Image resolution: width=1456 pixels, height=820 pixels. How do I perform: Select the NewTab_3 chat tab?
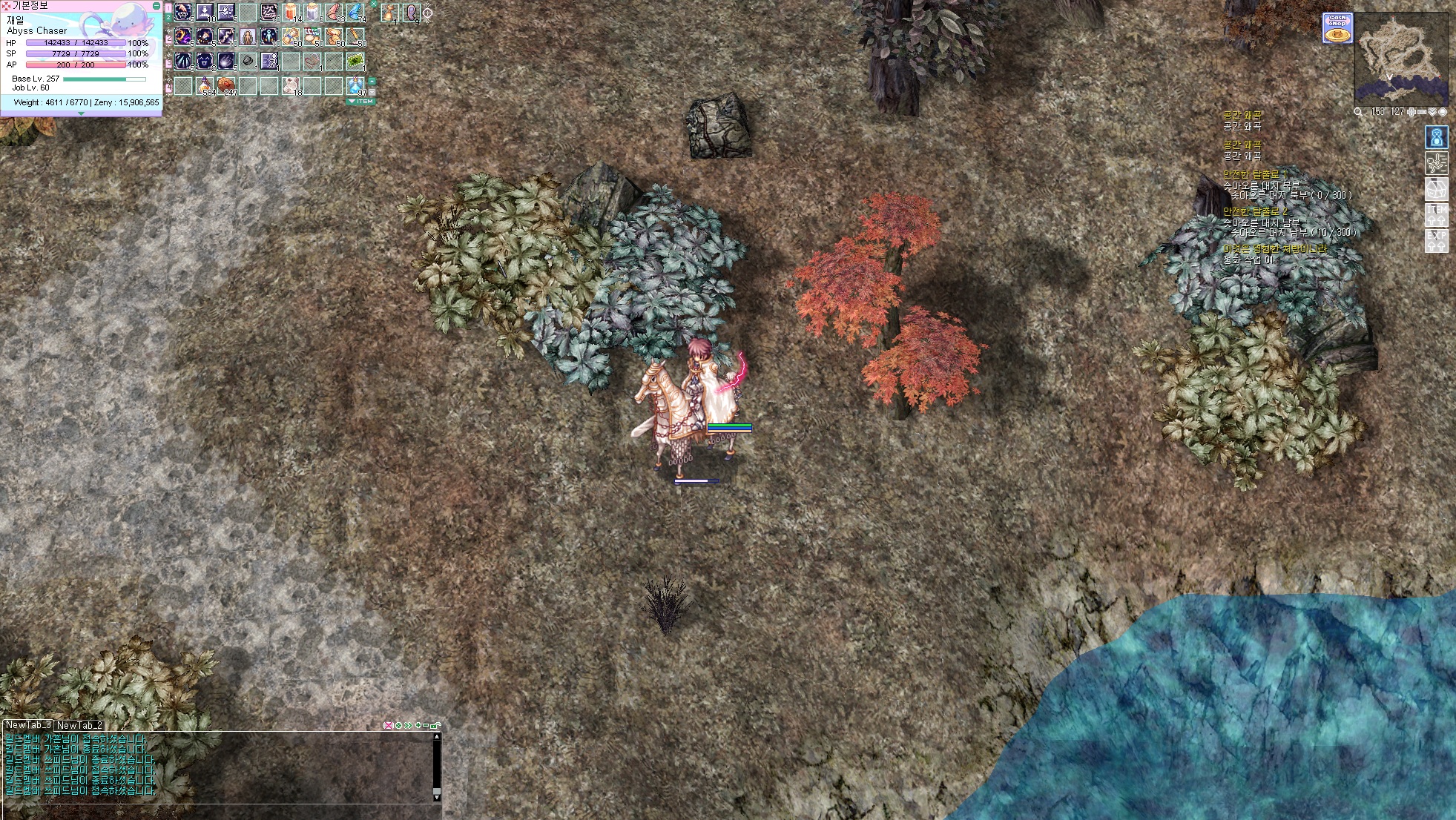(x=28, y=725)
